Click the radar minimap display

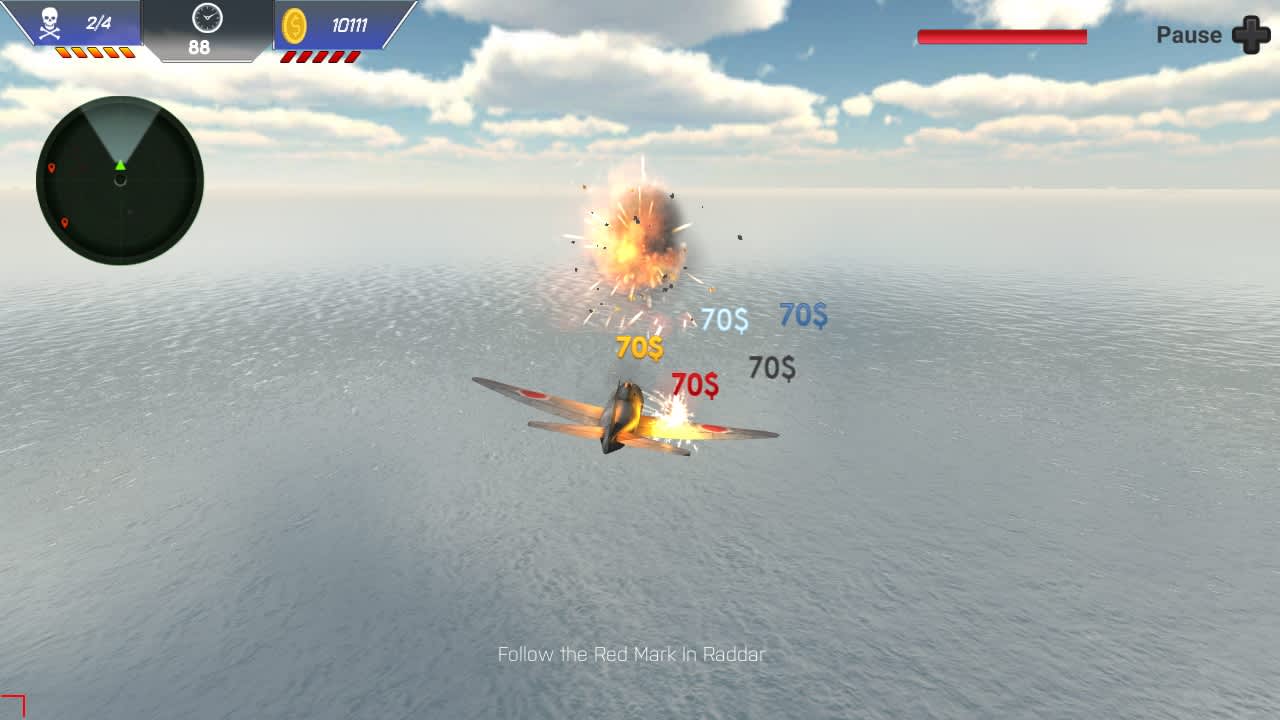(x=119, y=178)
